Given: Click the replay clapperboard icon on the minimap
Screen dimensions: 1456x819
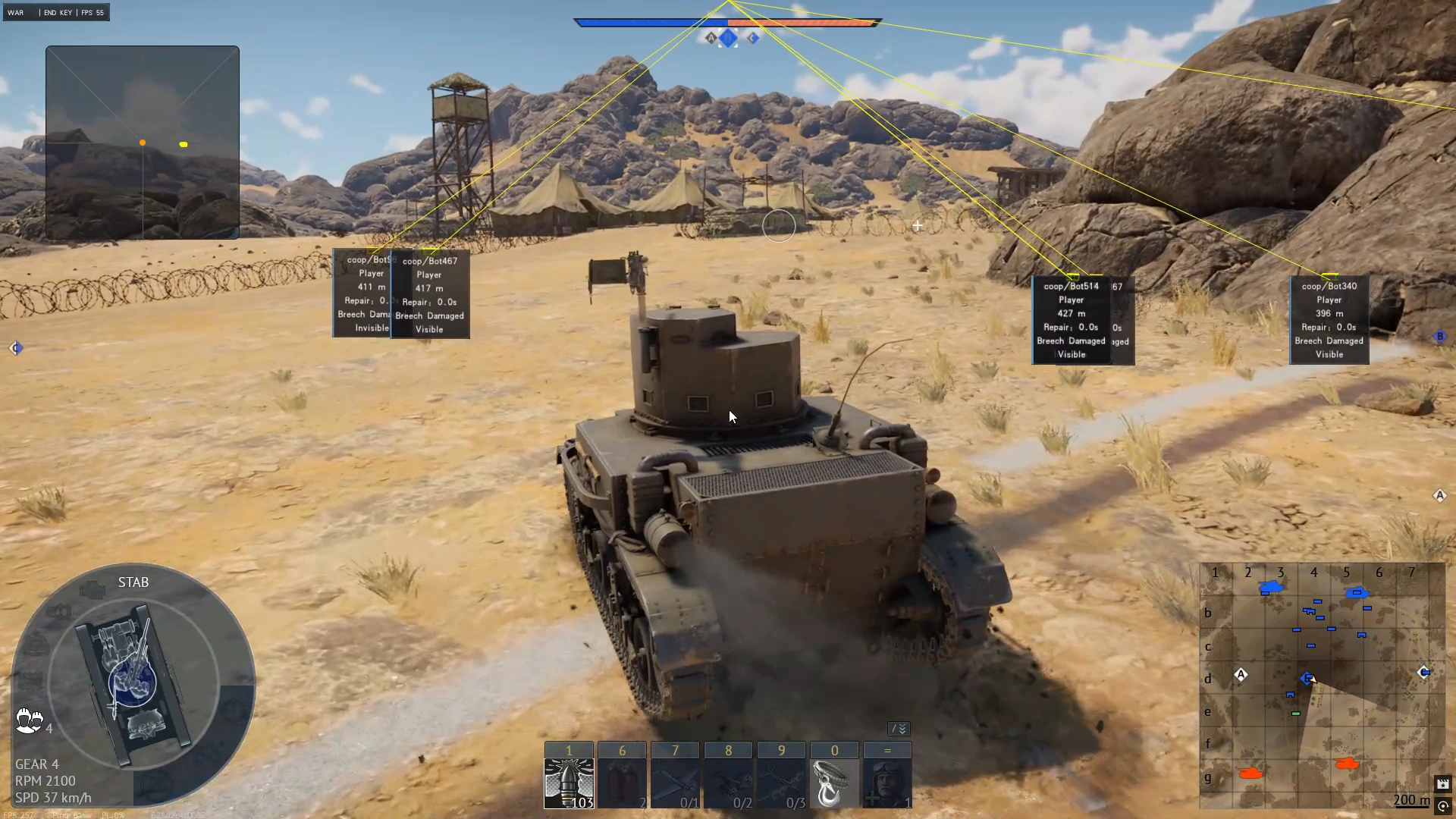Looking at the screenshot, I should (1444, 785).
